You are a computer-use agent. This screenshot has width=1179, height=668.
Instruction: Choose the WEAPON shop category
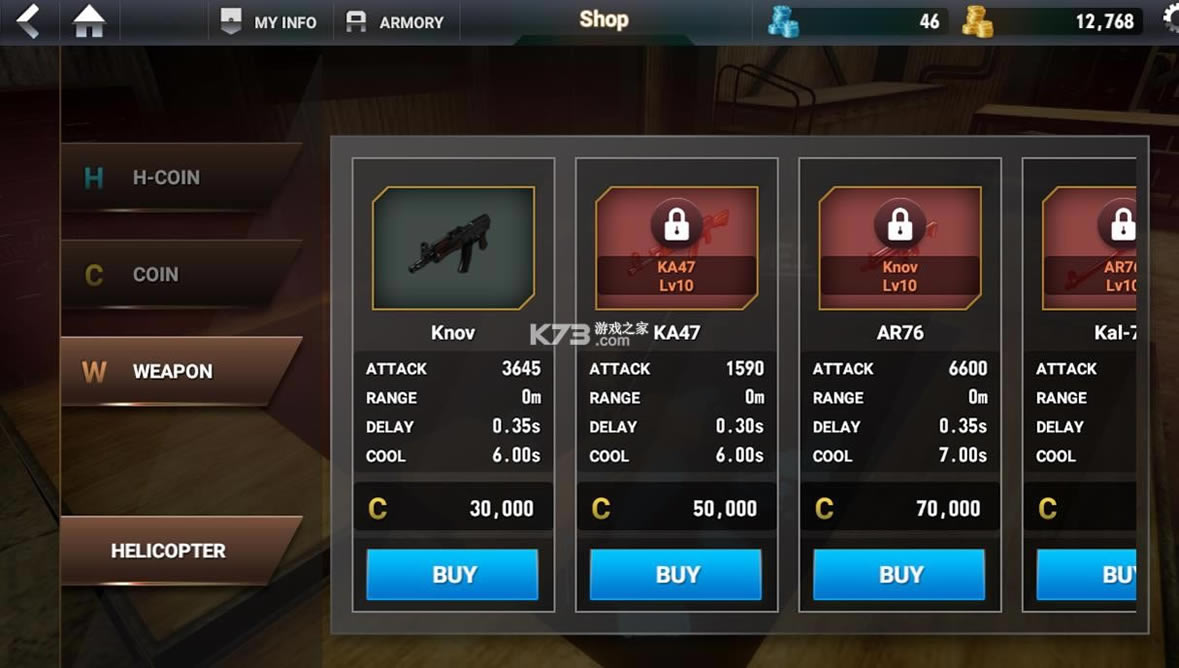coord(180,371)
